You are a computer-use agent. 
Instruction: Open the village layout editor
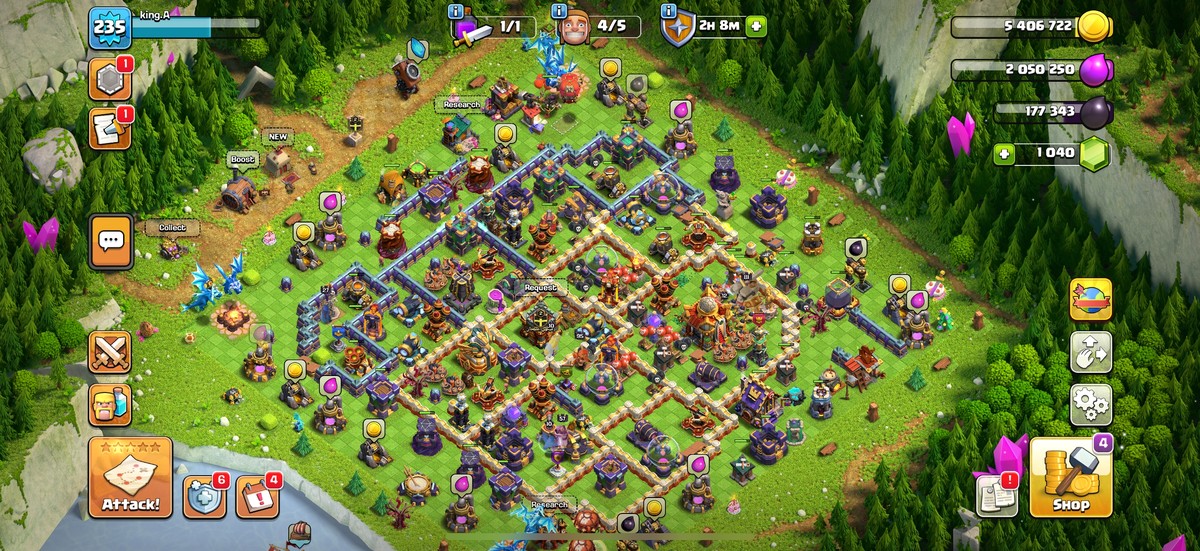pos(1090,352)
